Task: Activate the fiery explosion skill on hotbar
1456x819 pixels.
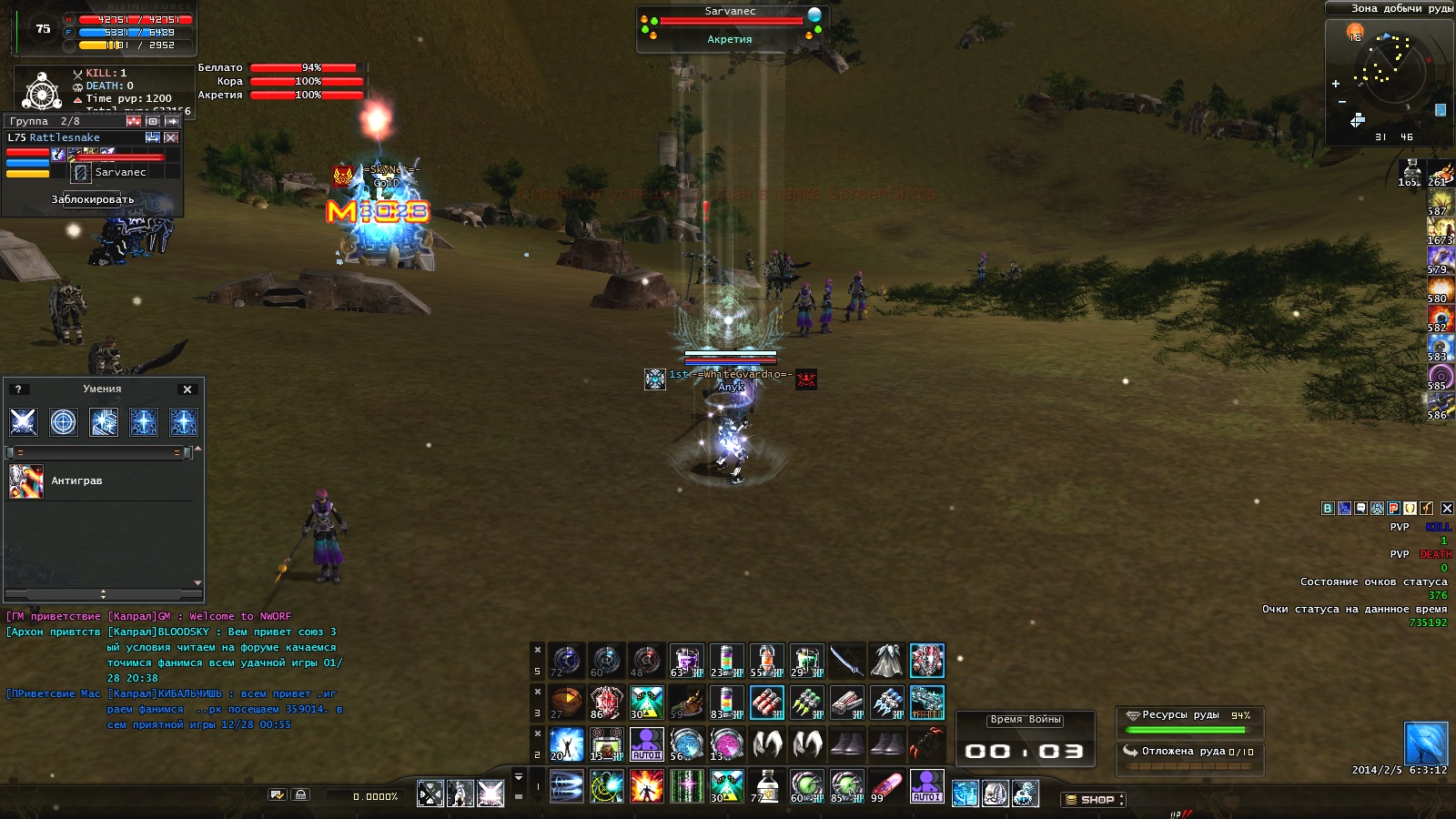Action: pyautogui.click(x=646, y=786)
